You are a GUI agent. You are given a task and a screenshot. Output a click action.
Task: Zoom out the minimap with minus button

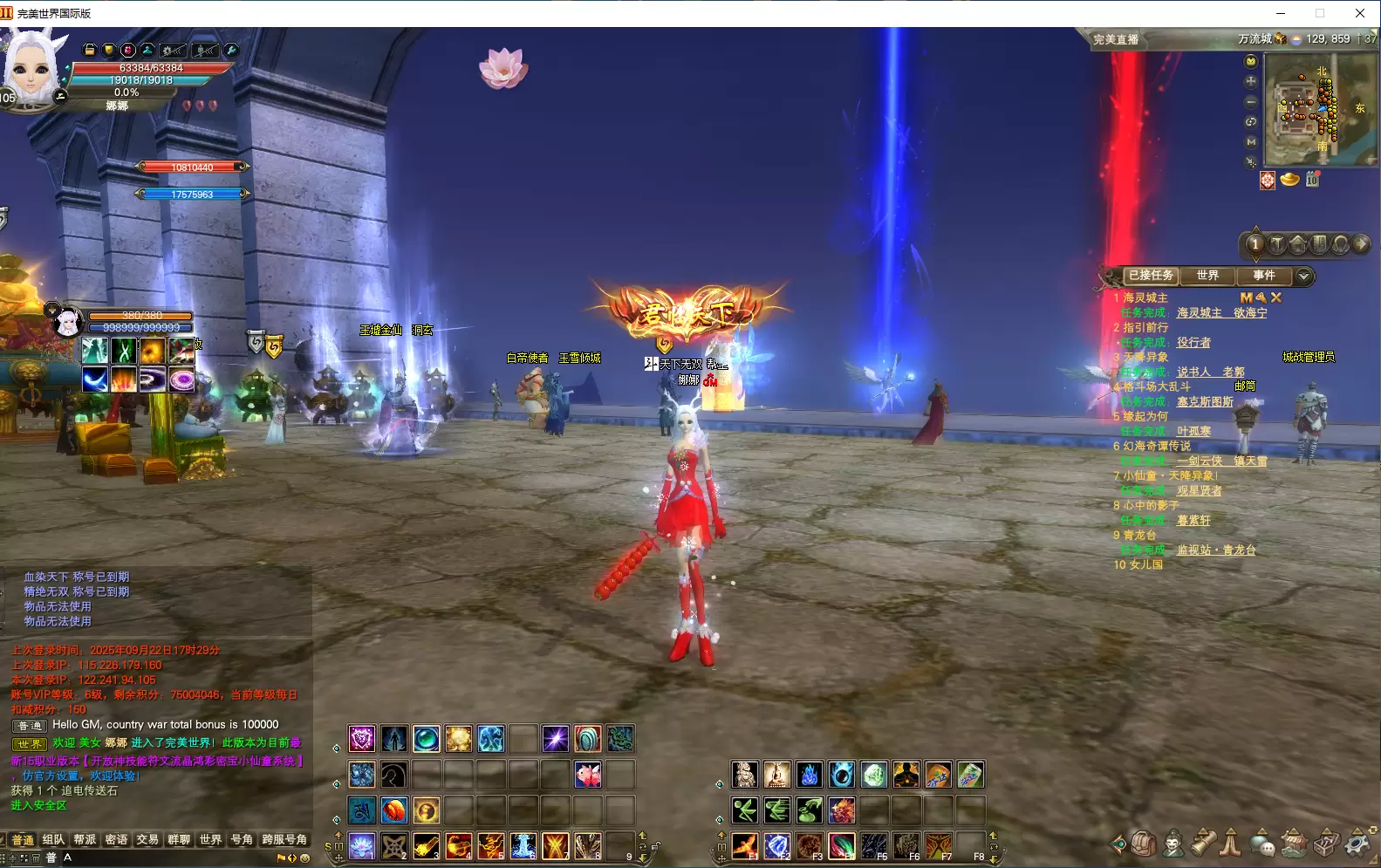(1251, 101)
